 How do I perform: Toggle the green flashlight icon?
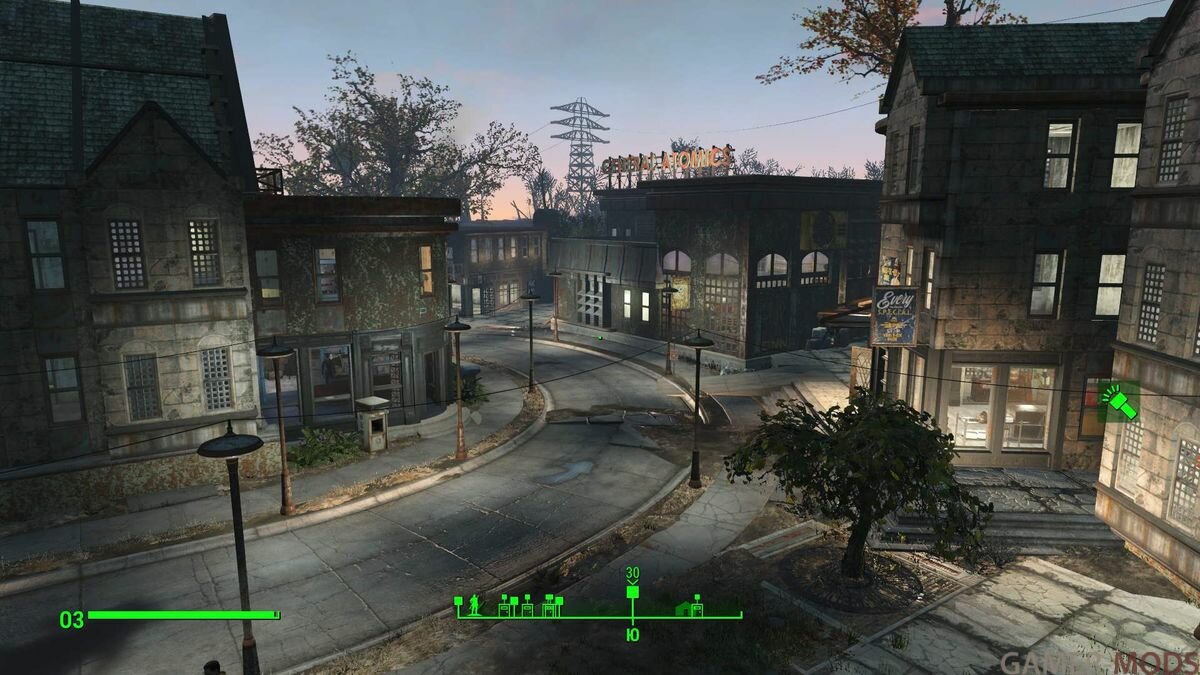1118,401
